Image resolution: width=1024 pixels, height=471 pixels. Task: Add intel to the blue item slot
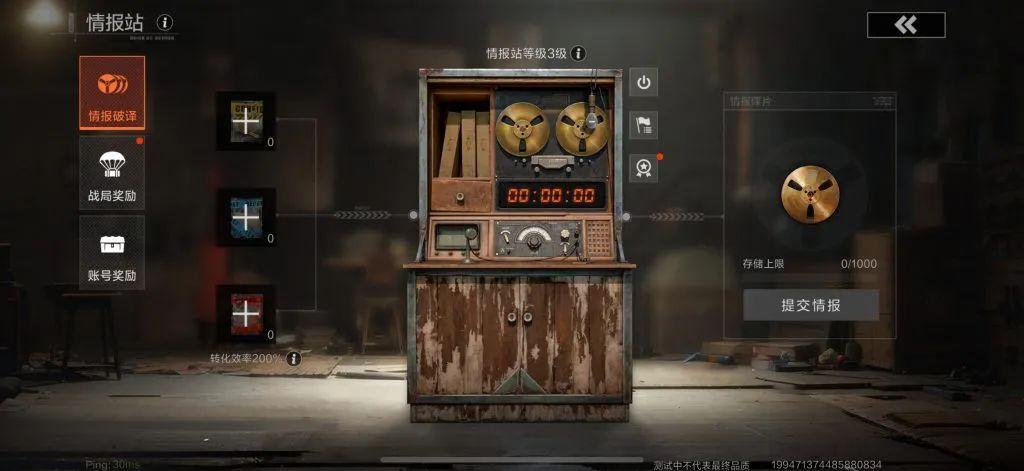pos(245,217)
